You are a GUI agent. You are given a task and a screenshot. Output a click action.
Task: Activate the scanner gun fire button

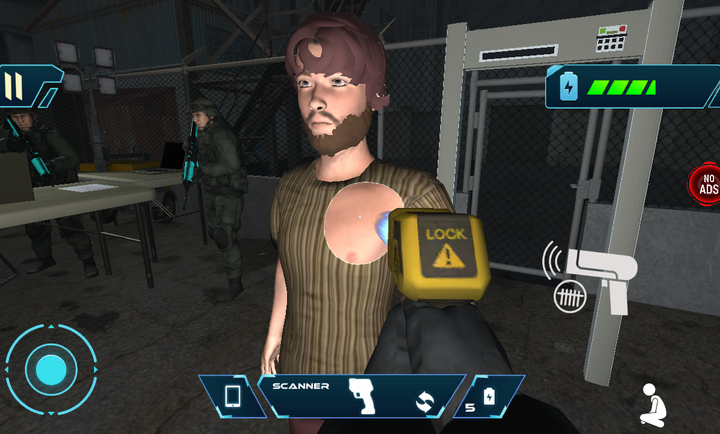(593, 273)
